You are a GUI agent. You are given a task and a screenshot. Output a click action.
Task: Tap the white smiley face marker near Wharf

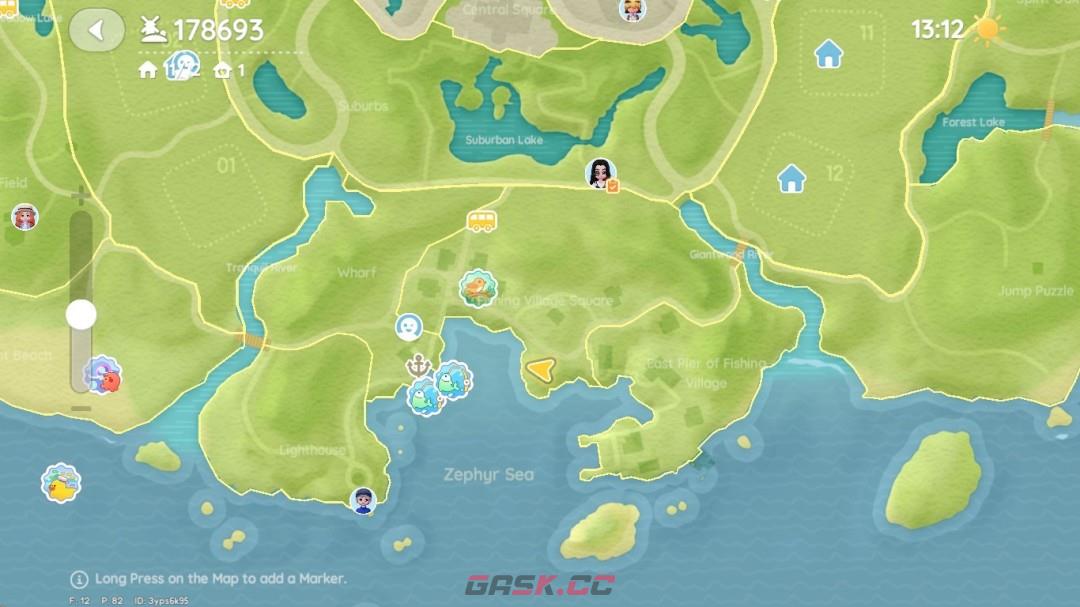pos(408,326)
